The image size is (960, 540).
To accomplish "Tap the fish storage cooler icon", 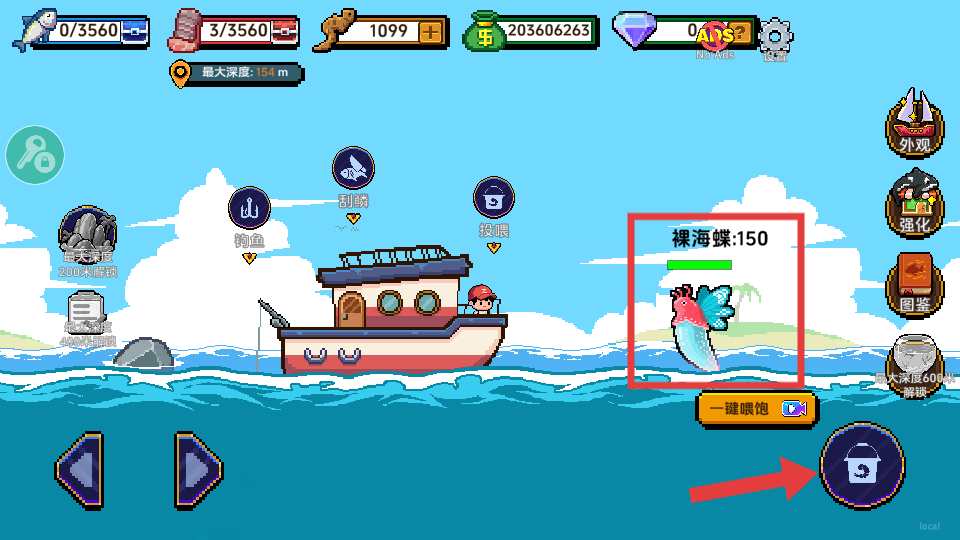I will pos(134,32).
